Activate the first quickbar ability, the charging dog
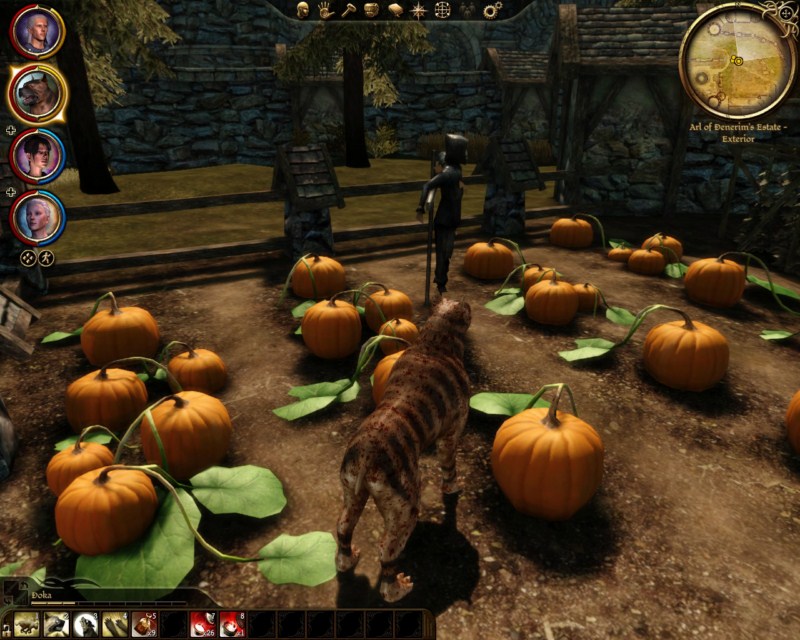 pyautogui.click(x=27, y=625)
